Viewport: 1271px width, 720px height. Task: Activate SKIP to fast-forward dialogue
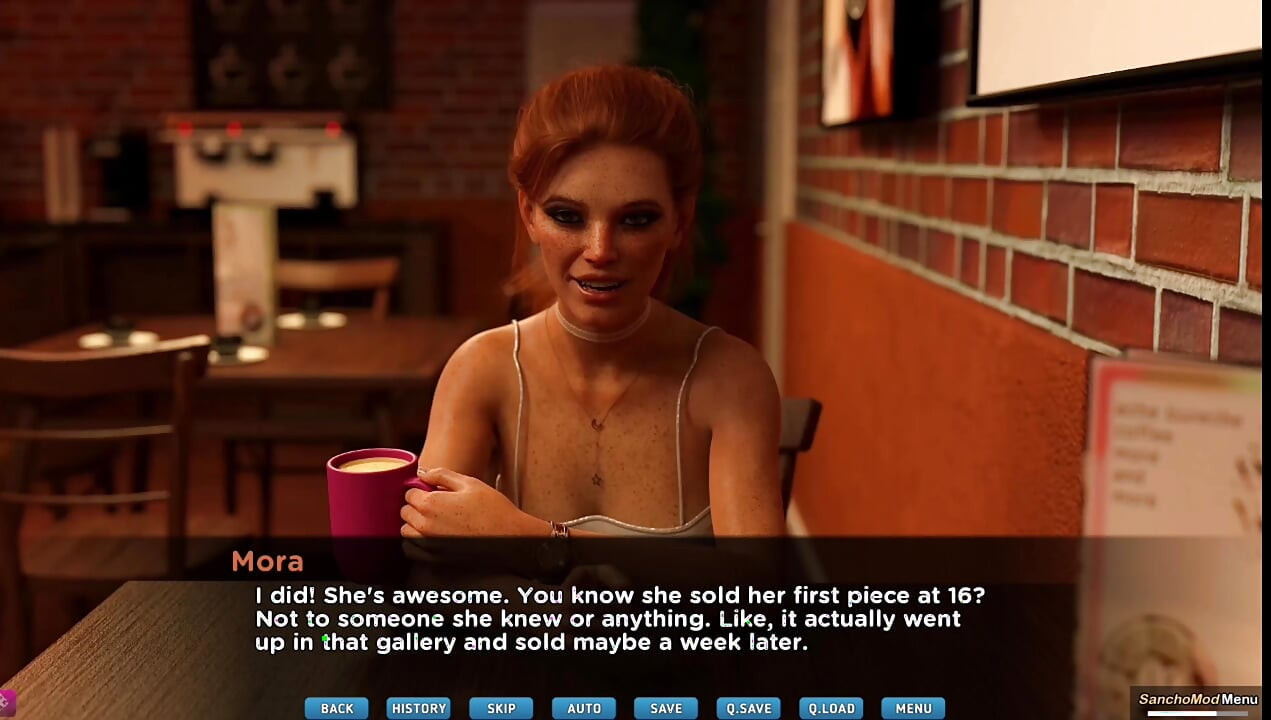point(501,708)
